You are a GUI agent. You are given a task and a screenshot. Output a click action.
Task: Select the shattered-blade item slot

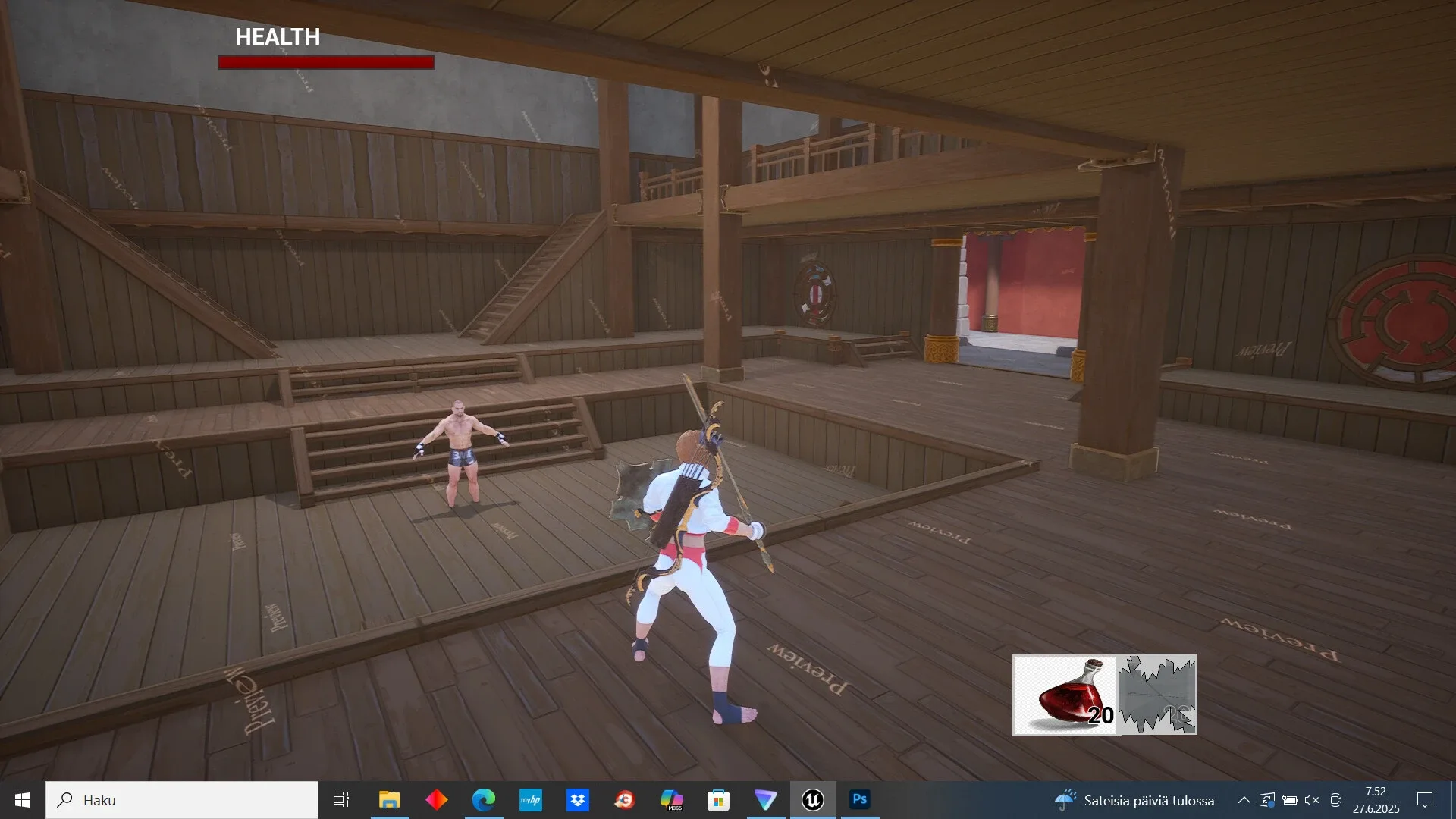click(1158, 694)
